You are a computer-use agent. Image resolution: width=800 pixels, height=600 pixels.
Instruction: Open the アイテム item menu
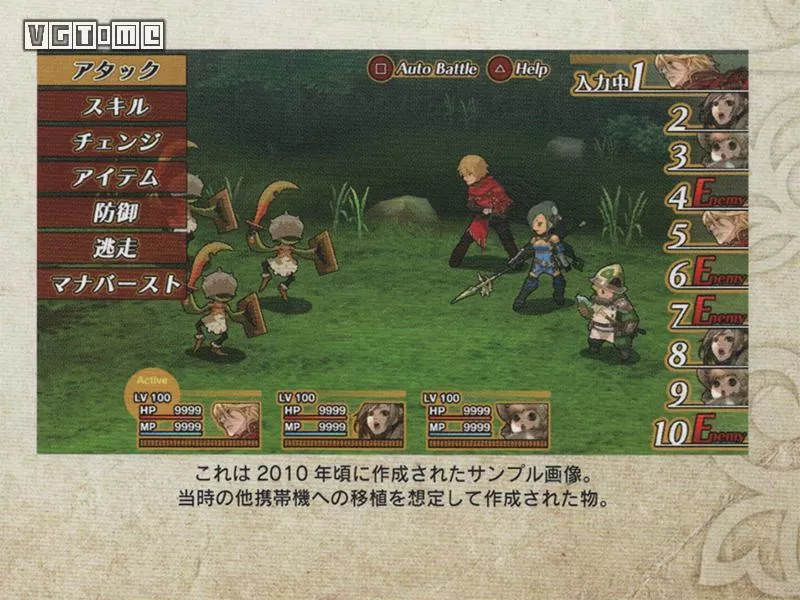[x=112, y=177]
